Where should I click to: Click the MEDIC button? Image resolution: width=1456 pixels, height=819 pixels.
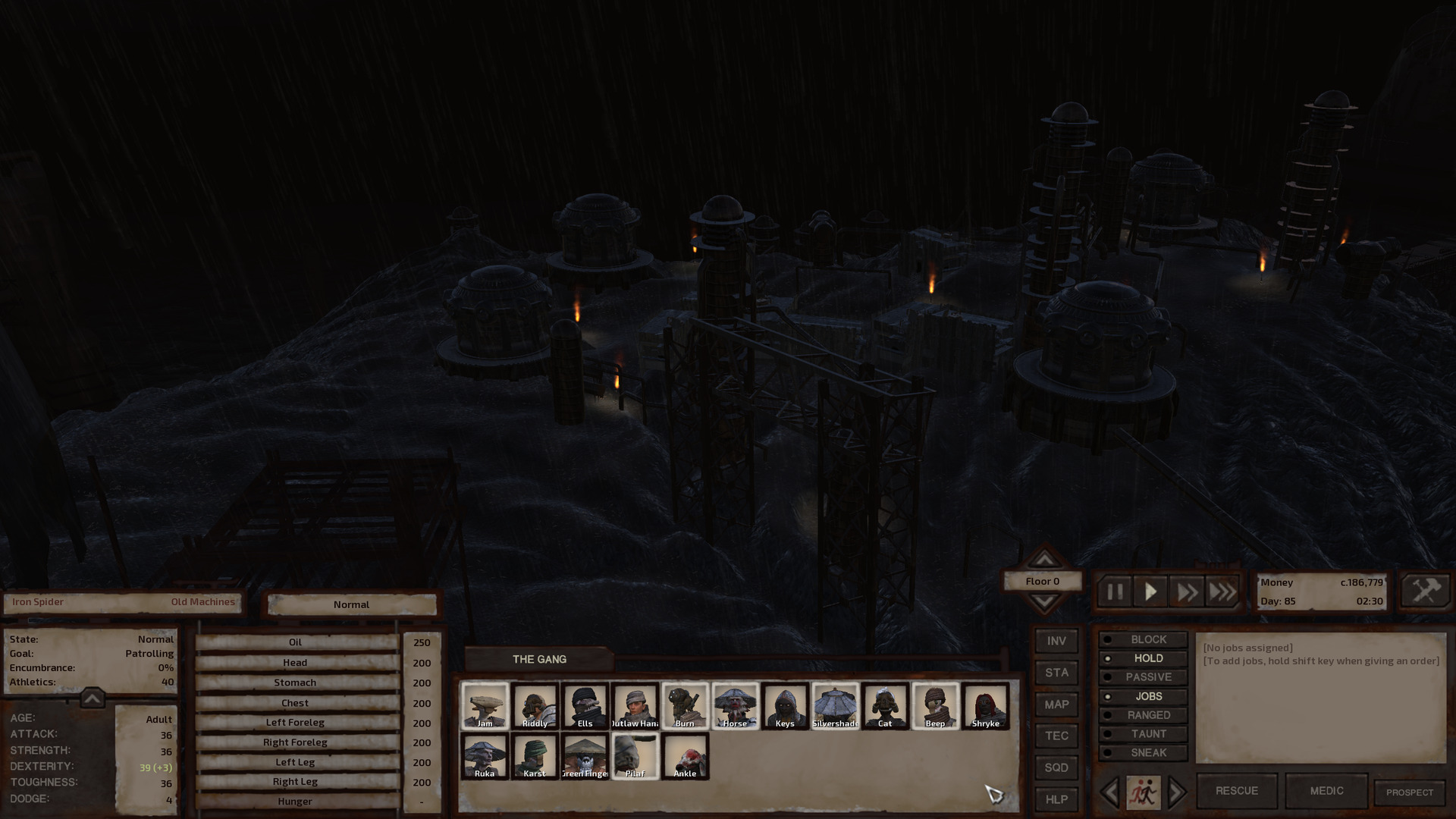[1326, 790]
